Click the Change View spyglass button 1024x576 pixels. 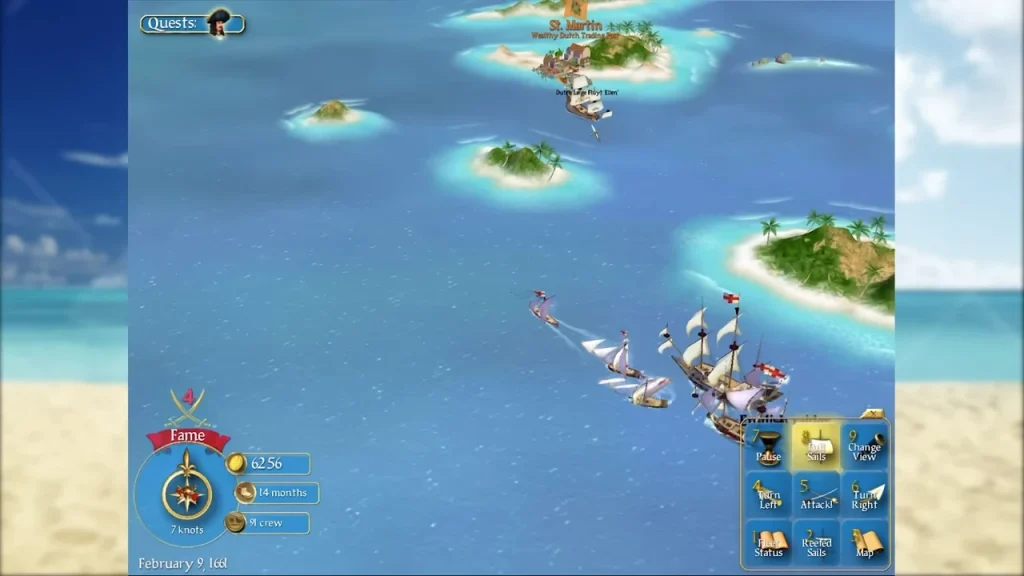tap(864, 445)
